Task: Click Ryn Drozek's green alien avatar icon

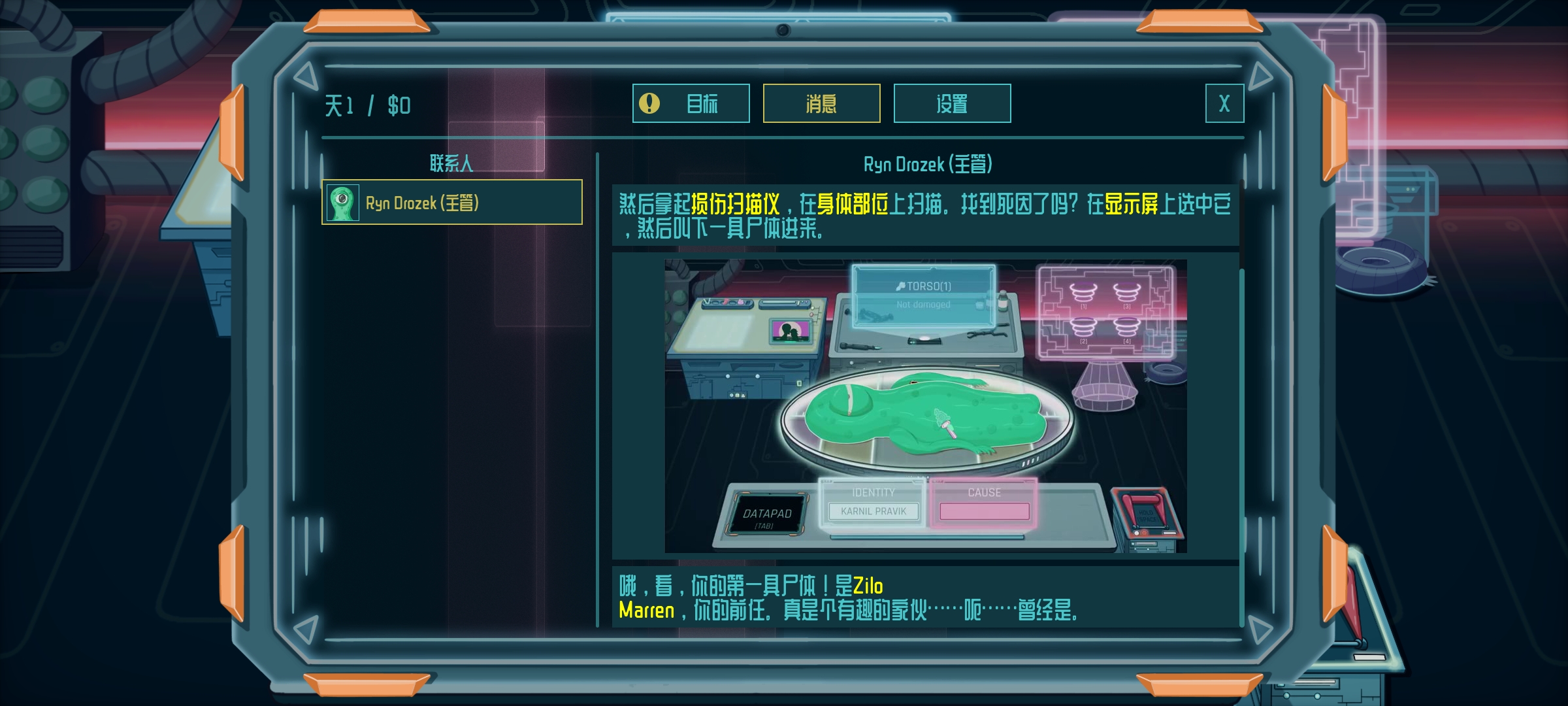Action: (x=342, y=203)
